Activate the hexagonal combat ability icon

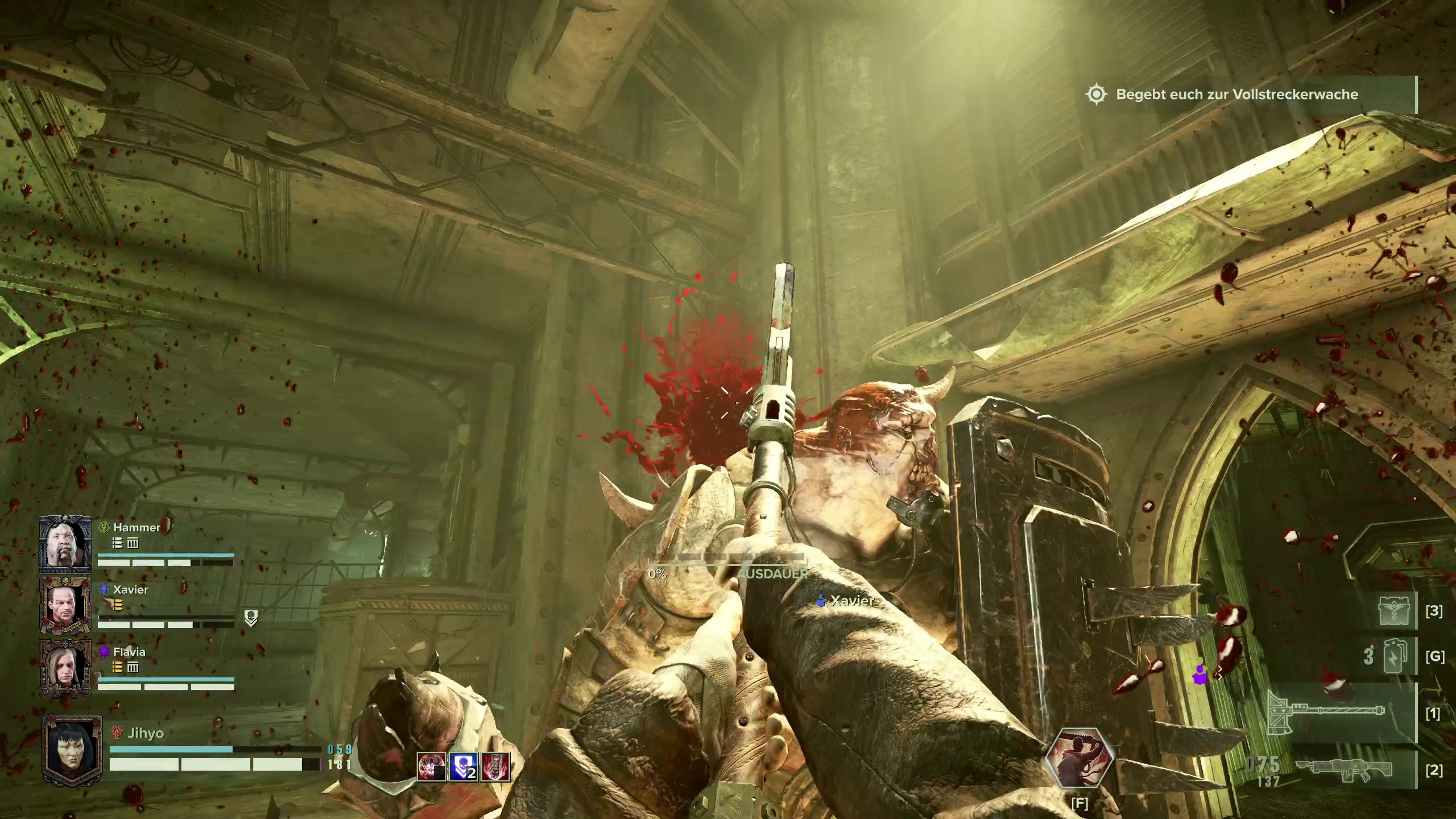1079,759
